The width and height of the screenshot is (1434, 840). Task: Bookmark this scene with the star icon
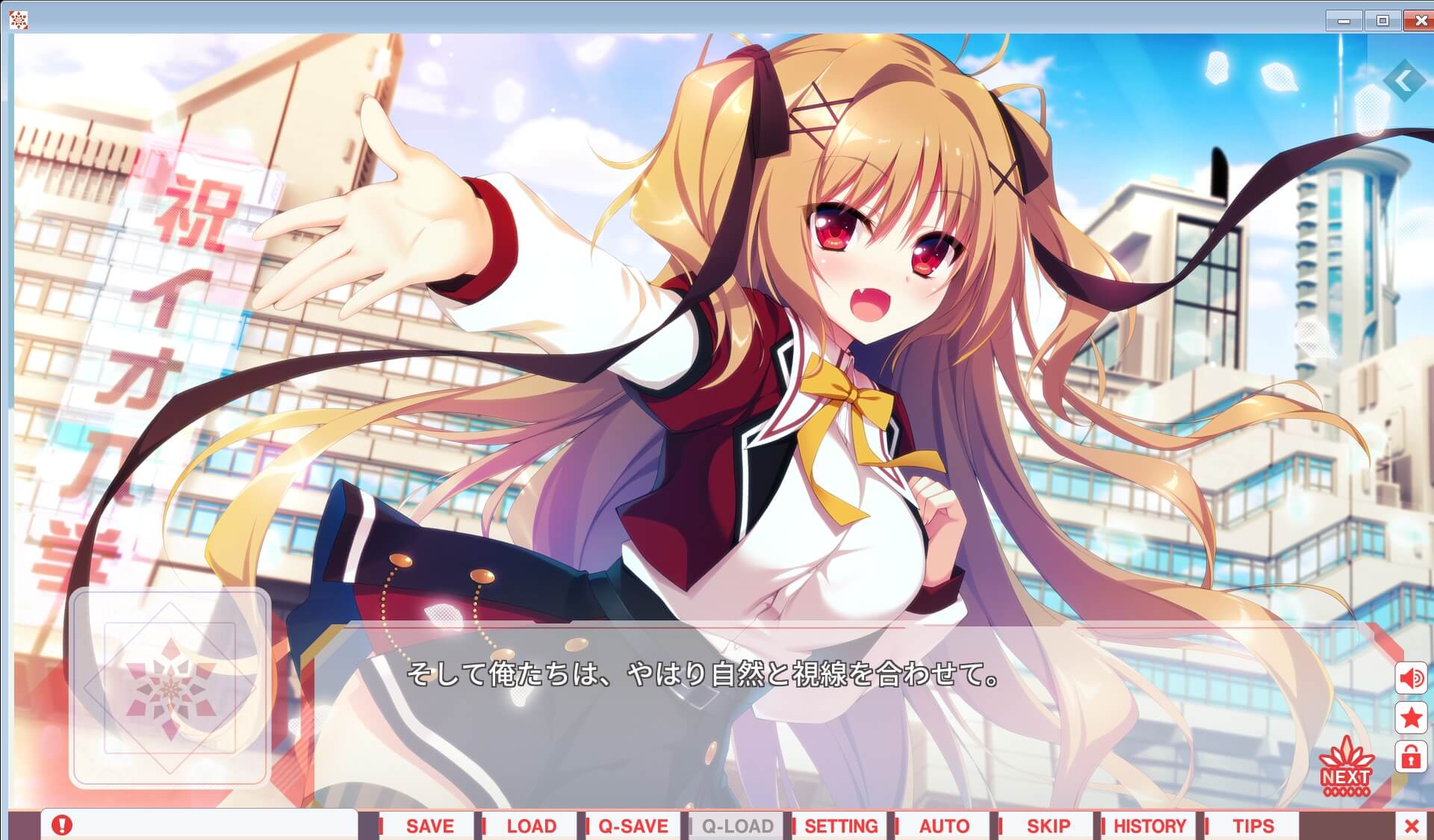click(1411, 718)
